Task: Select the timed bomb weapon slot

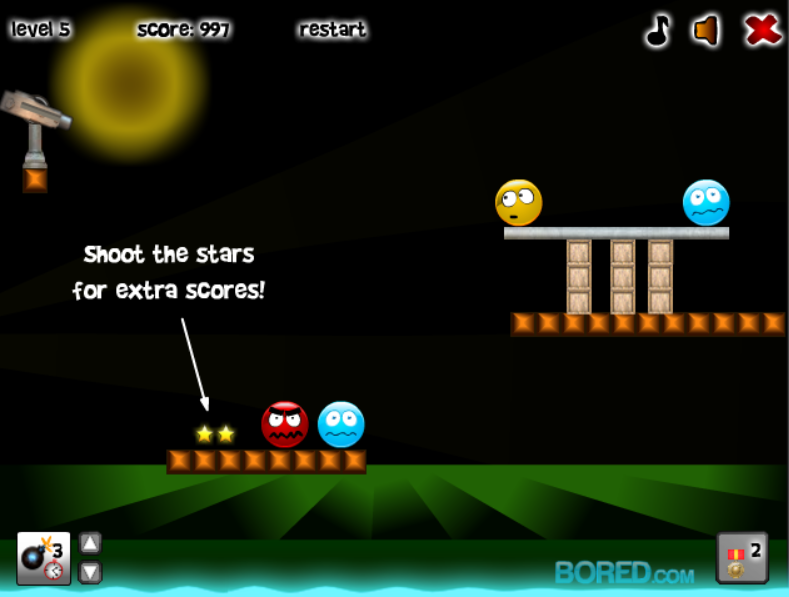Action: click(43, 558)
